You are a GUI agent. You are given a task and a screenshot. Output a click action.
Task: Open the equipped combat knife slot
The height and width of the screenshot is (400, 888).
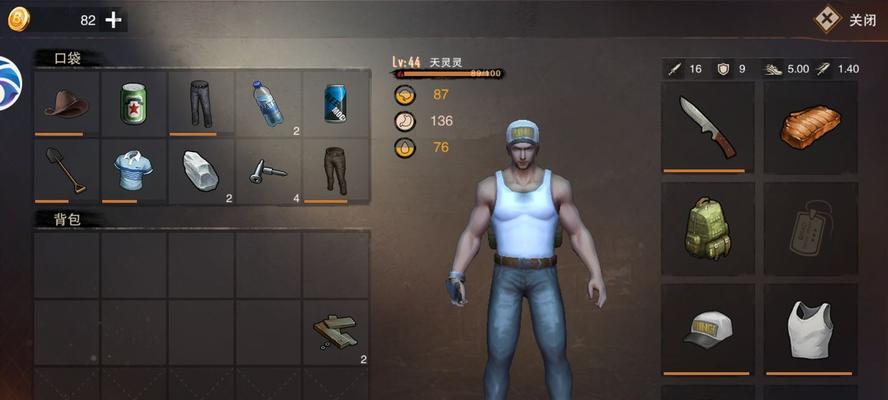[x=707, y=127]
